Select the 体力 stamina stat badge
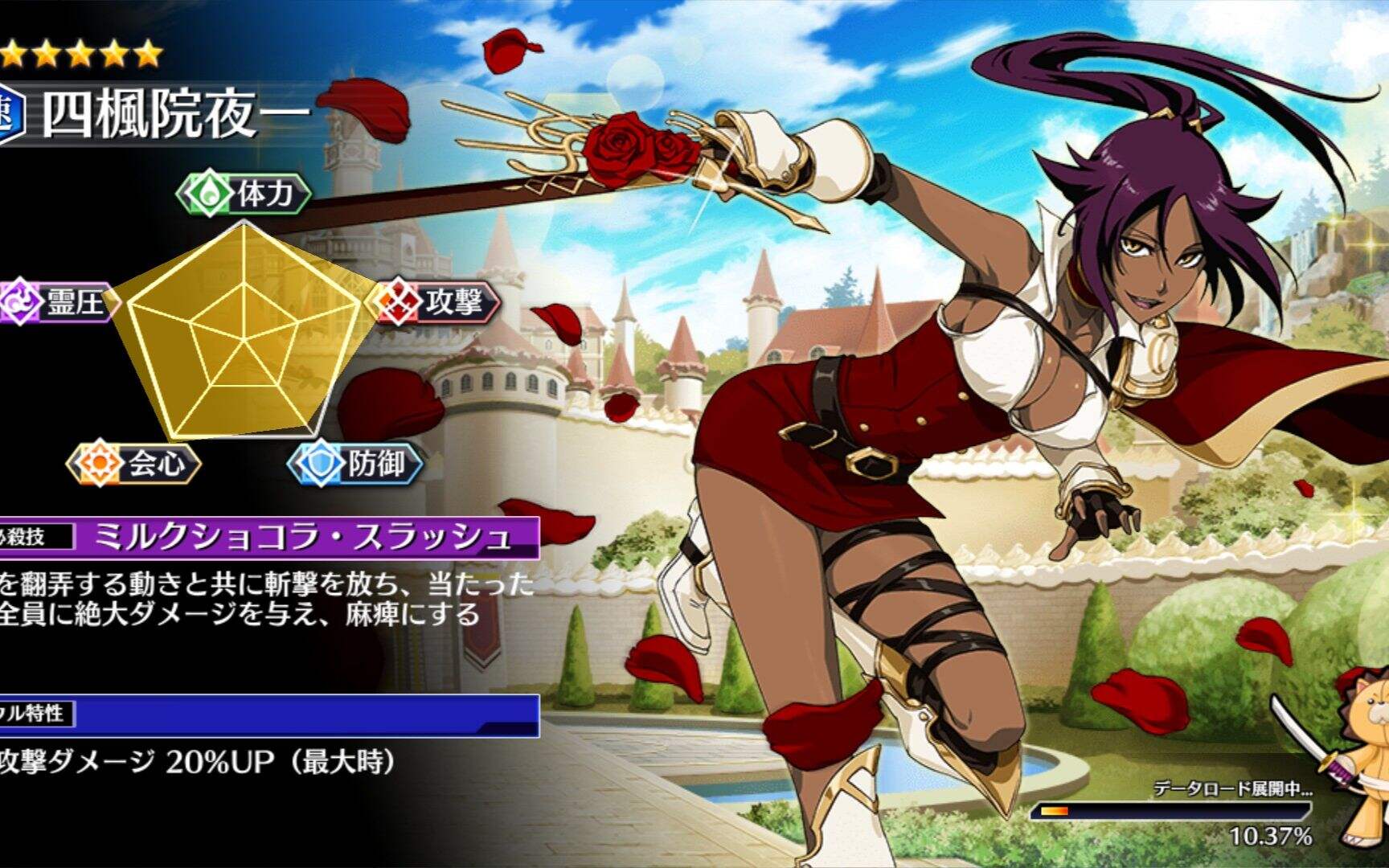 (x=244, y=194)
